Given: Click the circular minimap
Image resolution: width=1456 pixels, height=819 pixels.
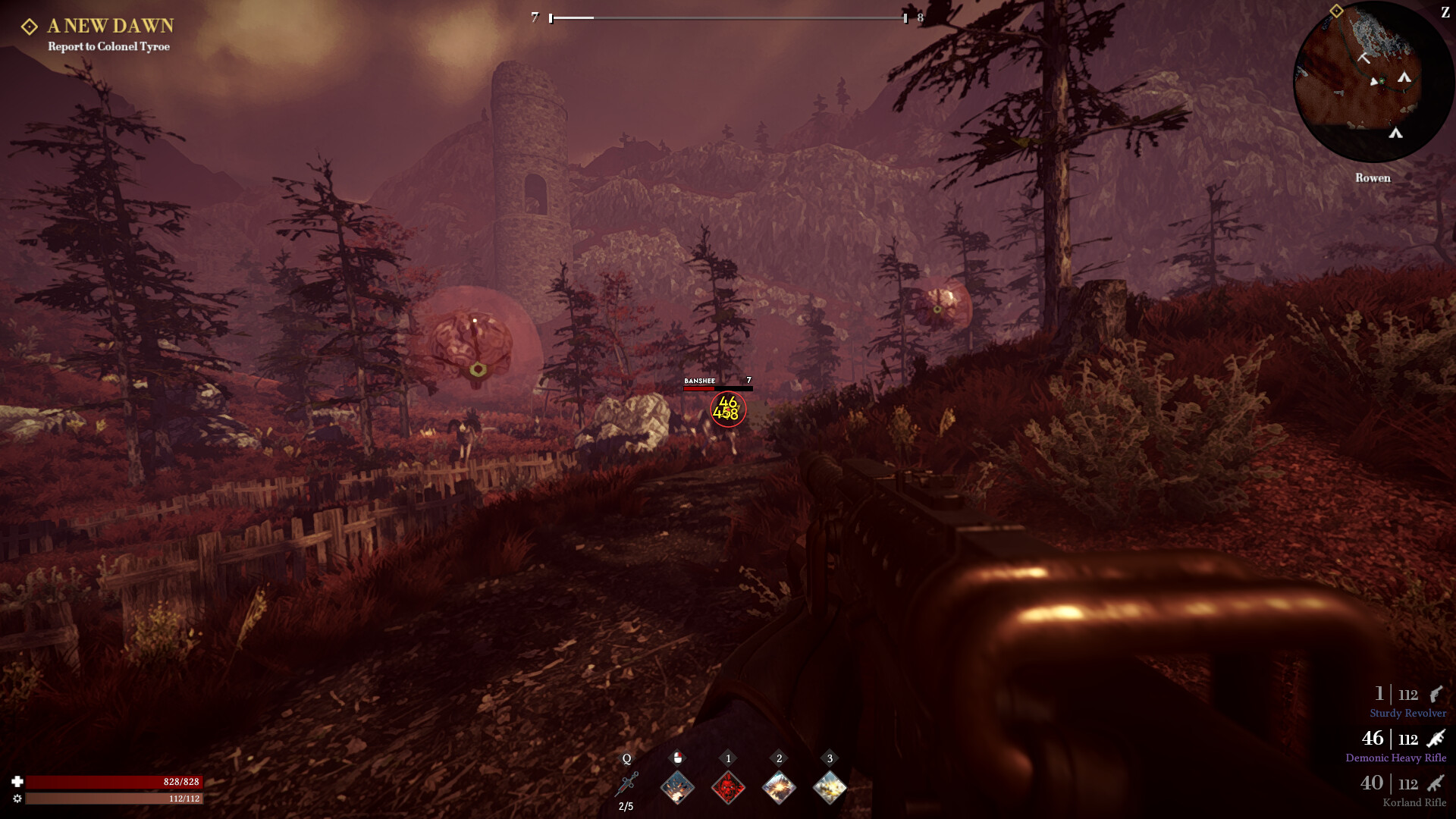Looking at the screenshot, I should [x=1373, y=83].
